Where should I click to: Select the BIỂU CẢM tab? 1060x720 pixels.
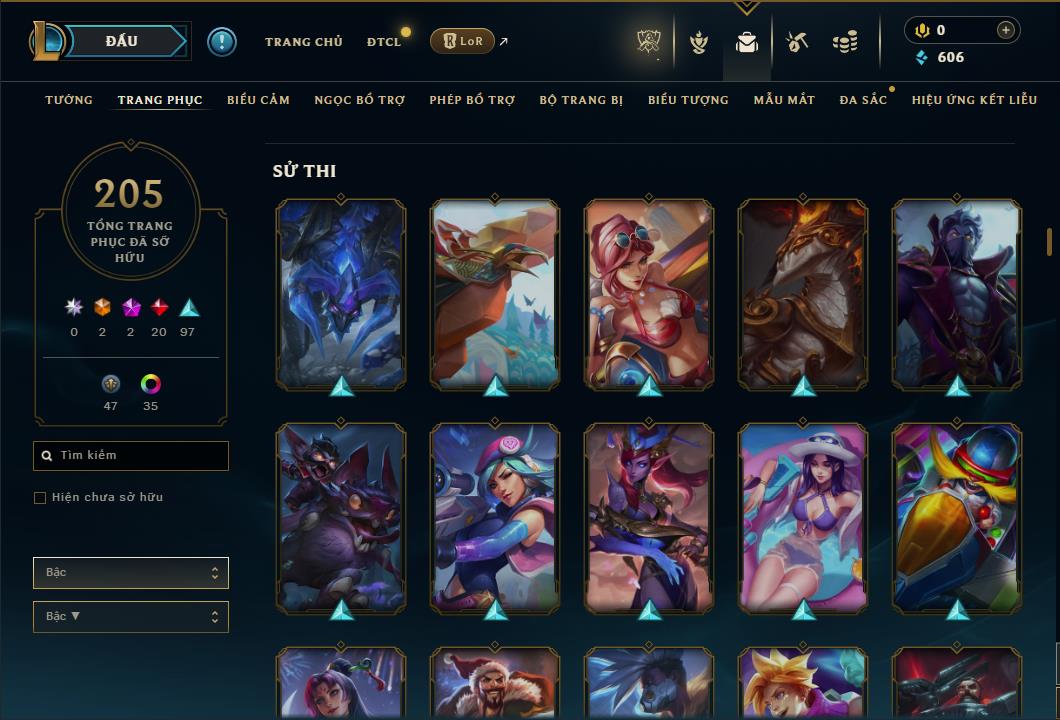click(258, 100)
